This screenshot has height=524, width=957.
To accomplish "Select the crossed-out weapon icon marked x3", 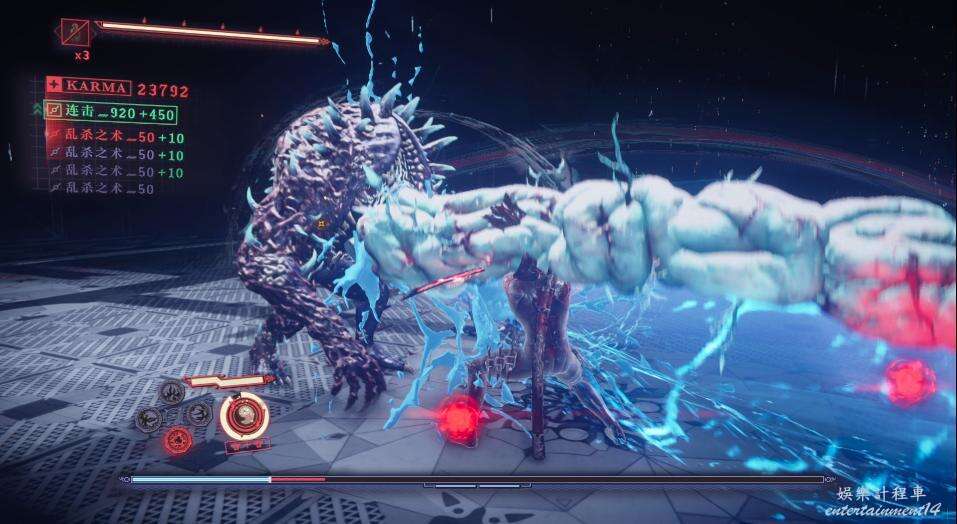I will point(76,32).
